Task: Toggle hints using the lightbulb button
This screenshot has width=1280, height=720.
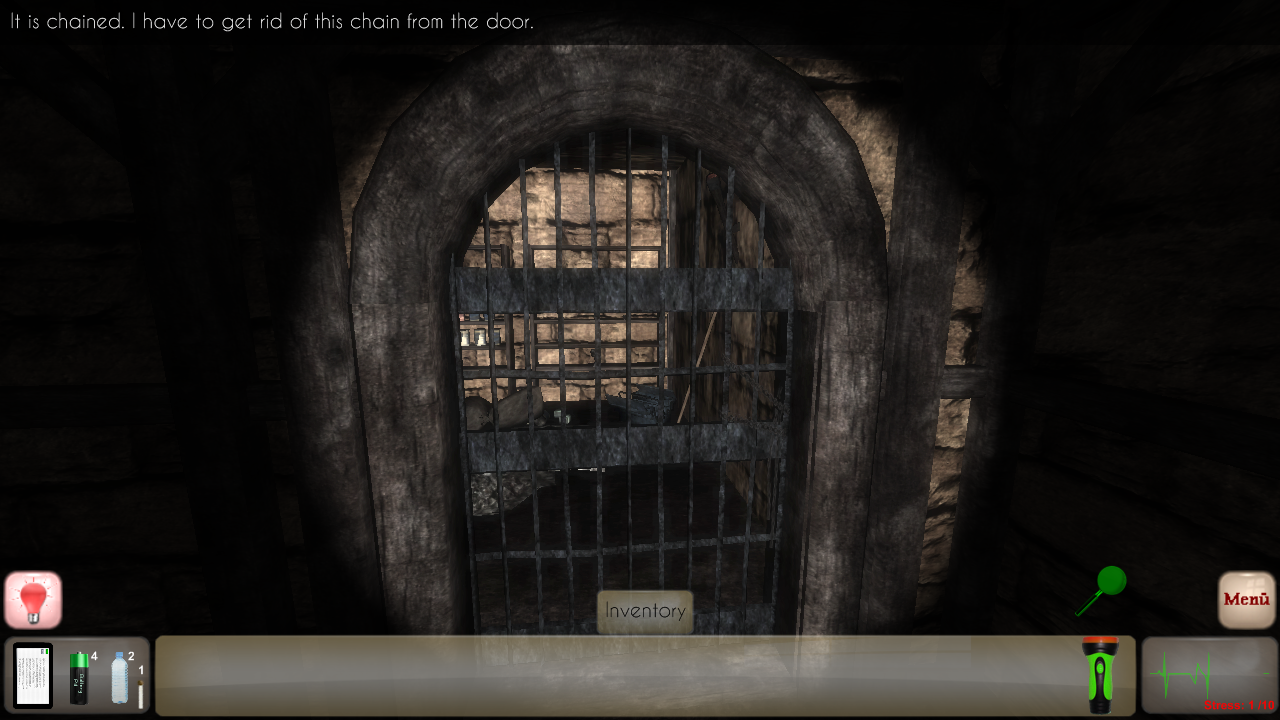Action: coord(33,599)
